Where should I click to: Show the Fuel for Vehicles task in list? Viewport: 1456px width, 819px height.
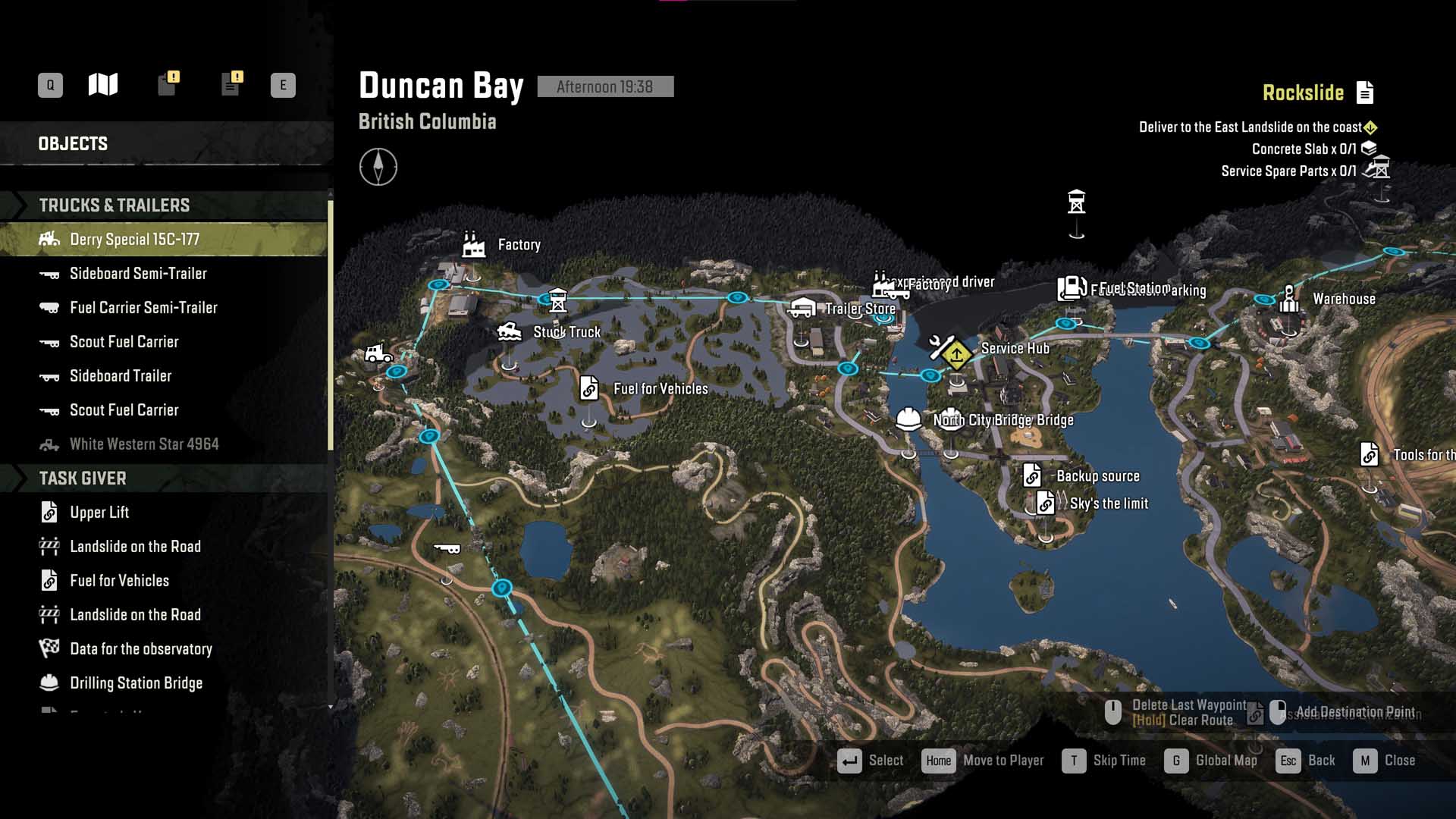(x=119, y=581)
